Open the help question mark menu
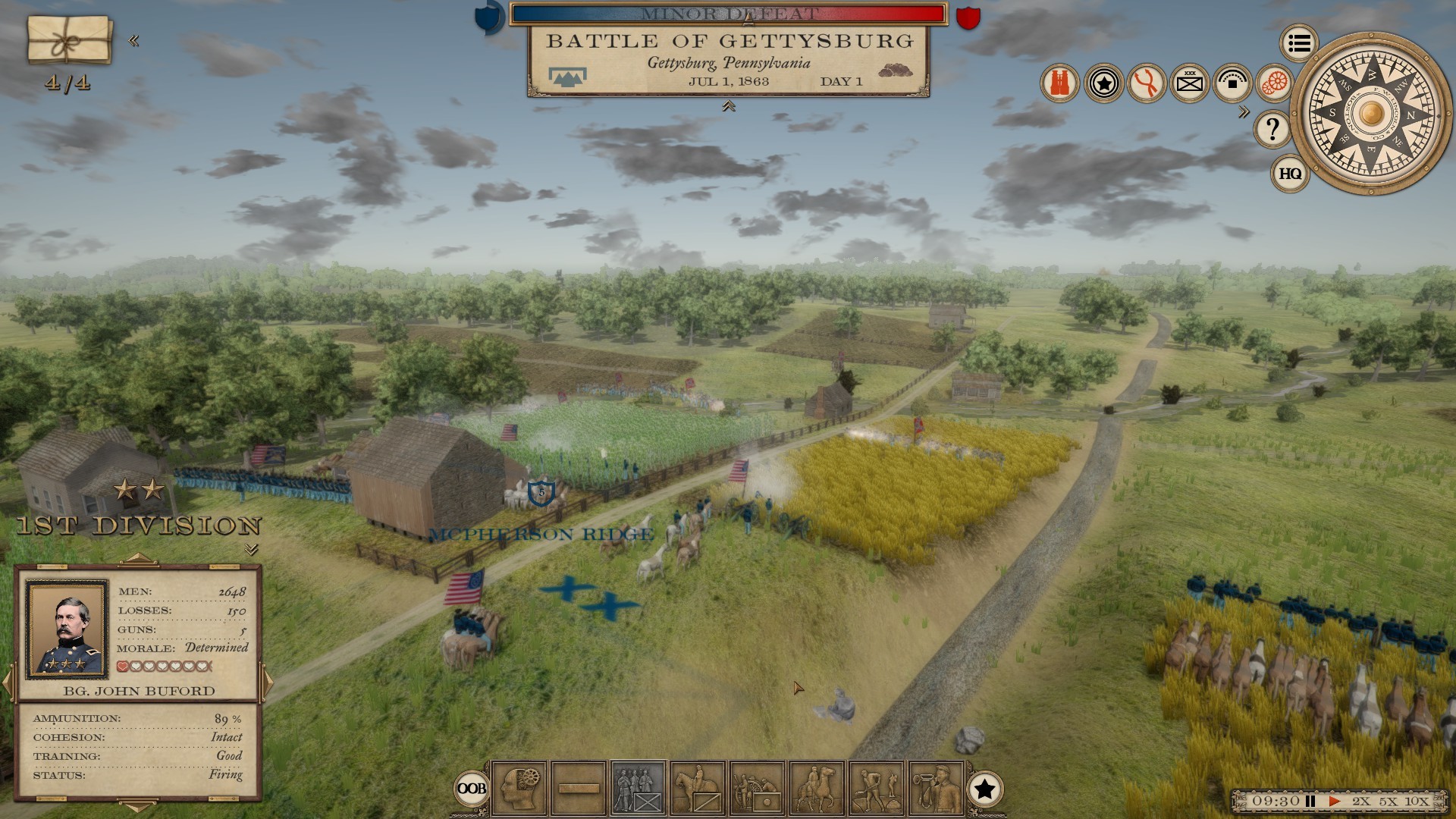The height and width of the screenshot is (819, 1456). pyautogui.click(x=1272, y=130)
